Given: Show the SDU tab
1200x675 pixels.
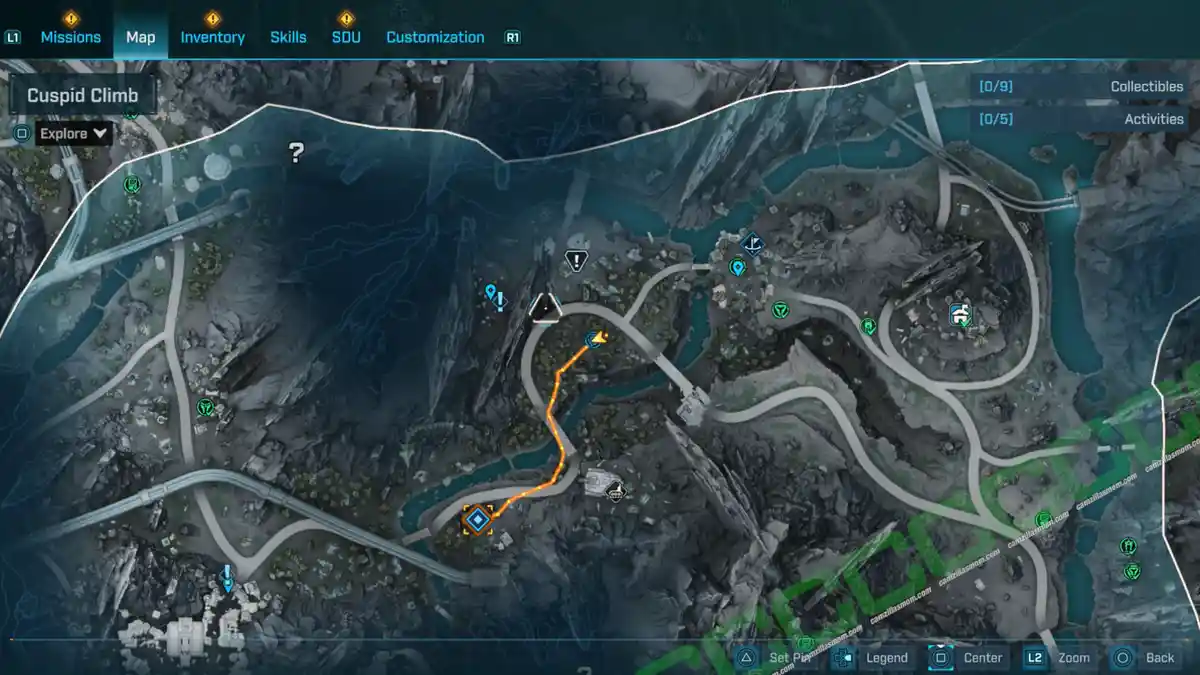Looking at the screenshot, I should 345,37.
